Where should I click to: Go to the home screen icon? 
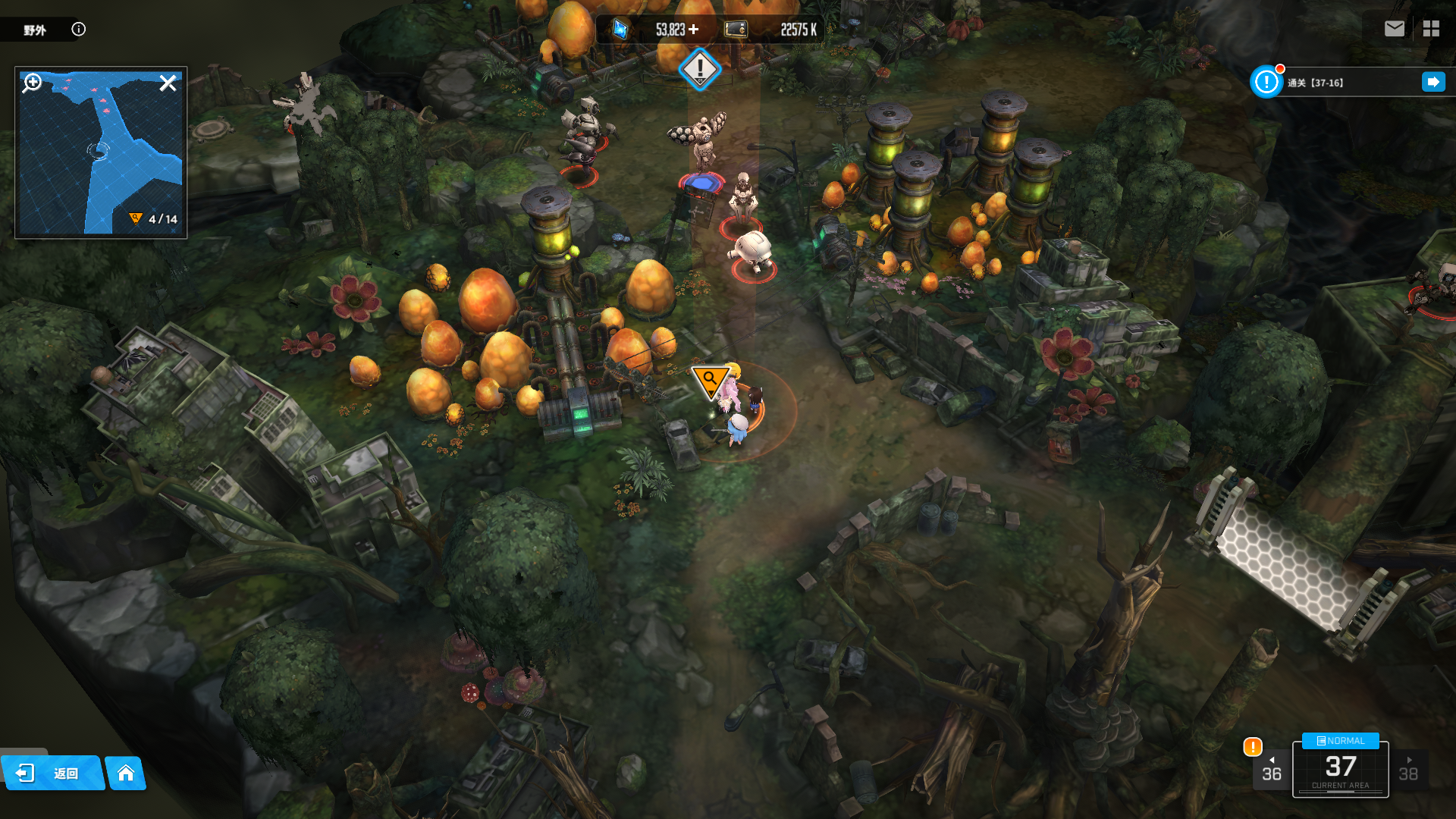[x=126, y=773]
